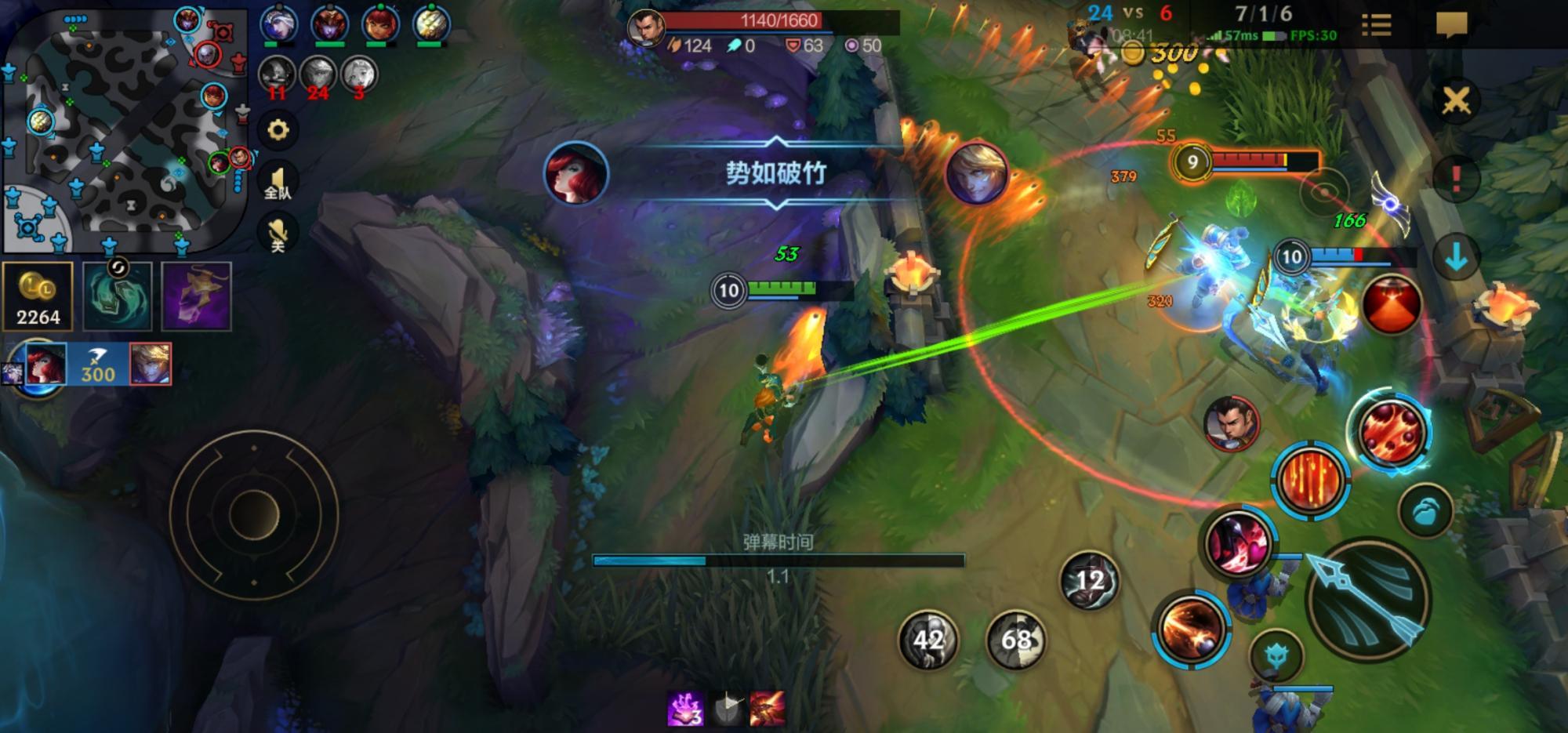
Task: Target the enemy champion portrait button
Action: 1231,423
